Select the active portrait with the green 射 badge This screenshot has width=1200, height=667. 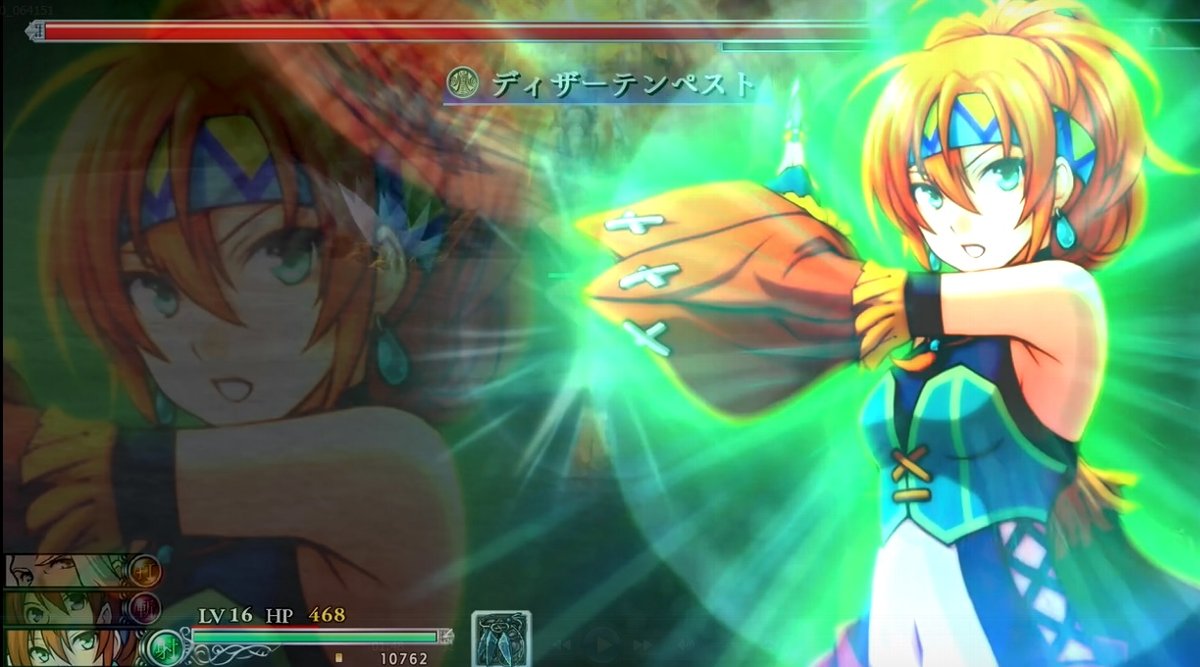pos(70,645)
